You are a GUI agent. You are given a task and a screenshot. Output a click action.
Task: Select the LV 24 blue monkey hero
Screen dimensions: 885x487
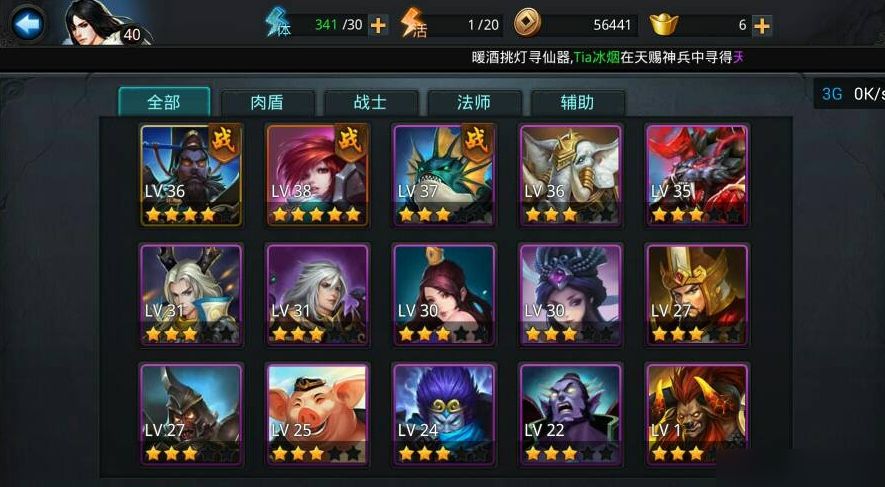(x=444, y=414)
